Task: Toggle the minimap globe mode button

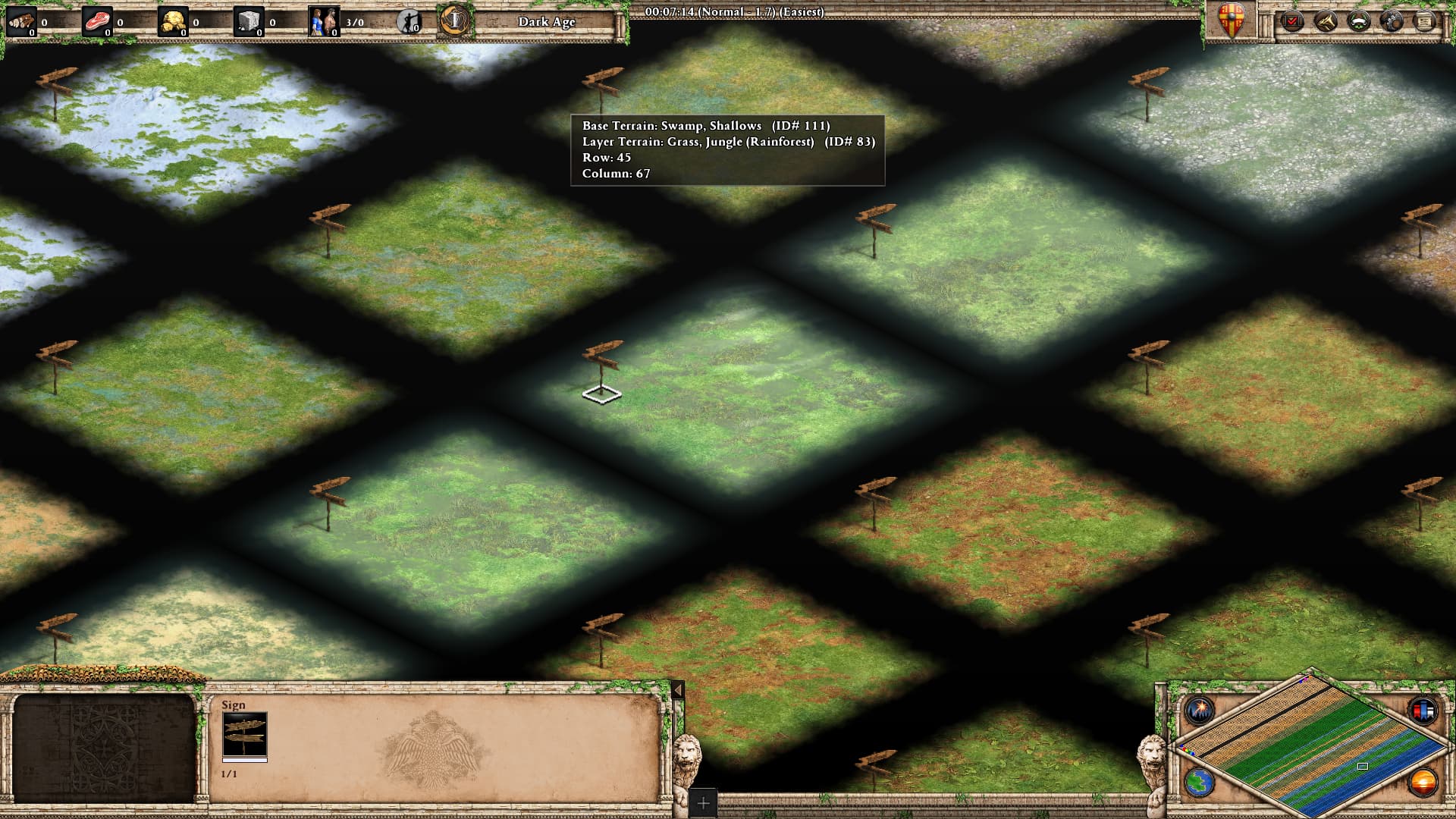Action: pyautogui.click(x=1200, y=783)
